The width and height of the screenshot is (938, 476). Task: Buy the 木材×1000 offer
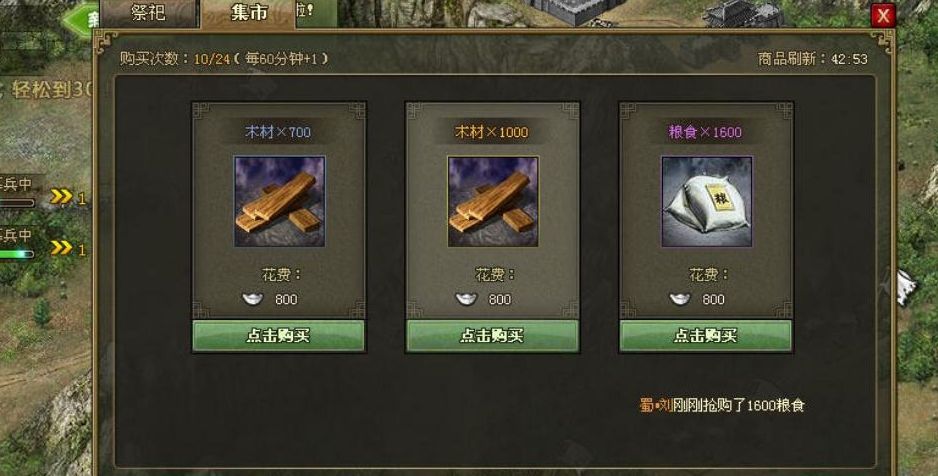[x=492, y=336]
